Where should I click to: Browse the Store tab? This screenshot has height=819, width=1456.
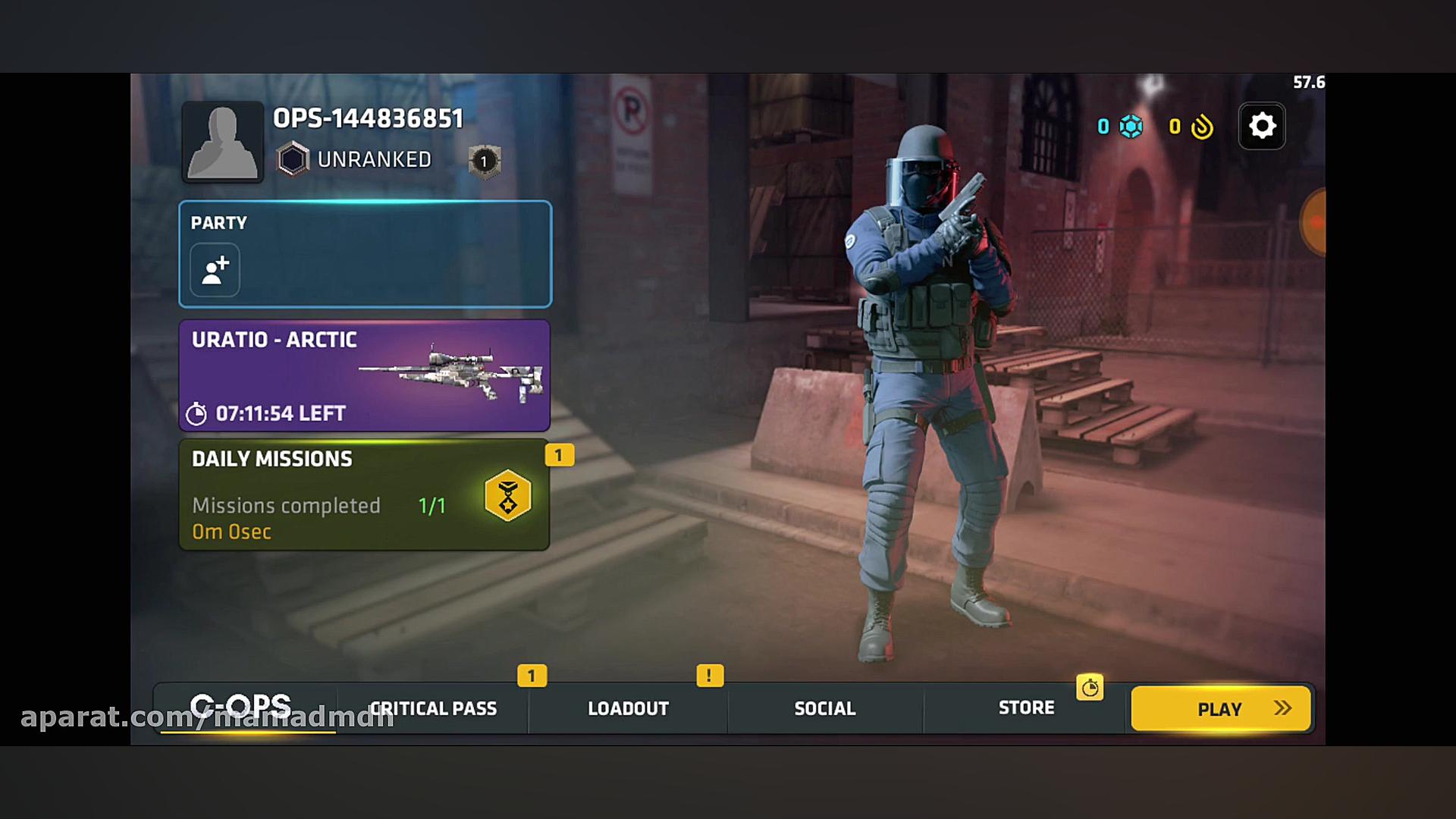click(x=1026, y=708)
